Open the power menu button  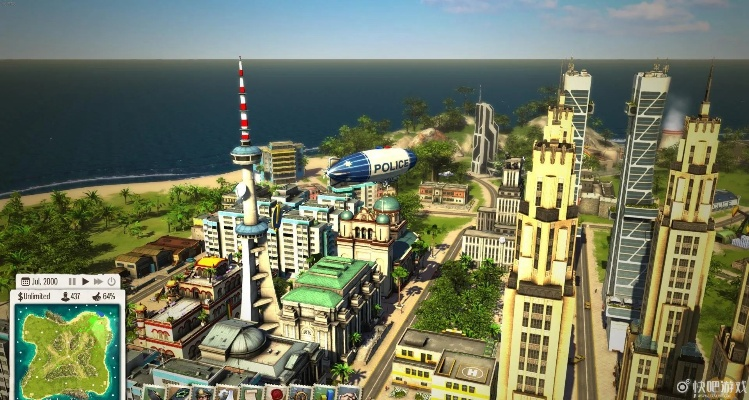click(112, 282)
